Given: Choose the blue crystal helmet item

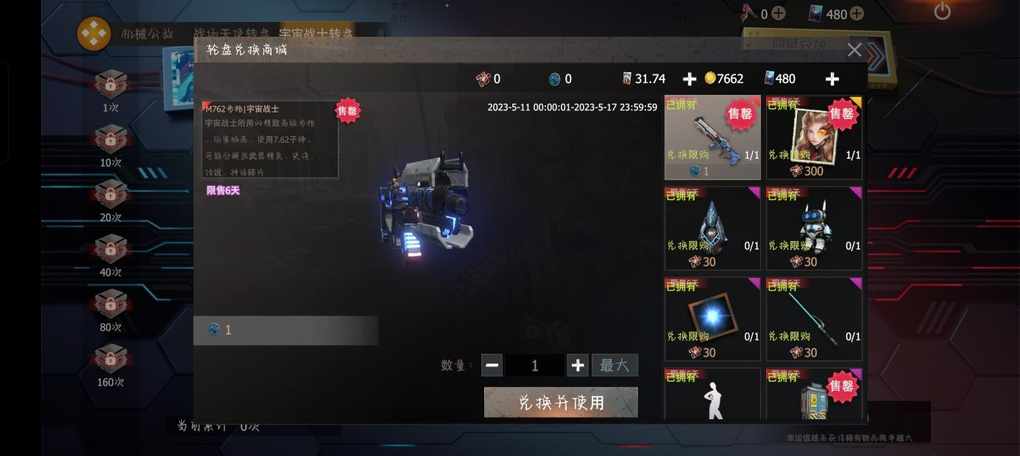Looking at the screenshot, I should (713, 227).
